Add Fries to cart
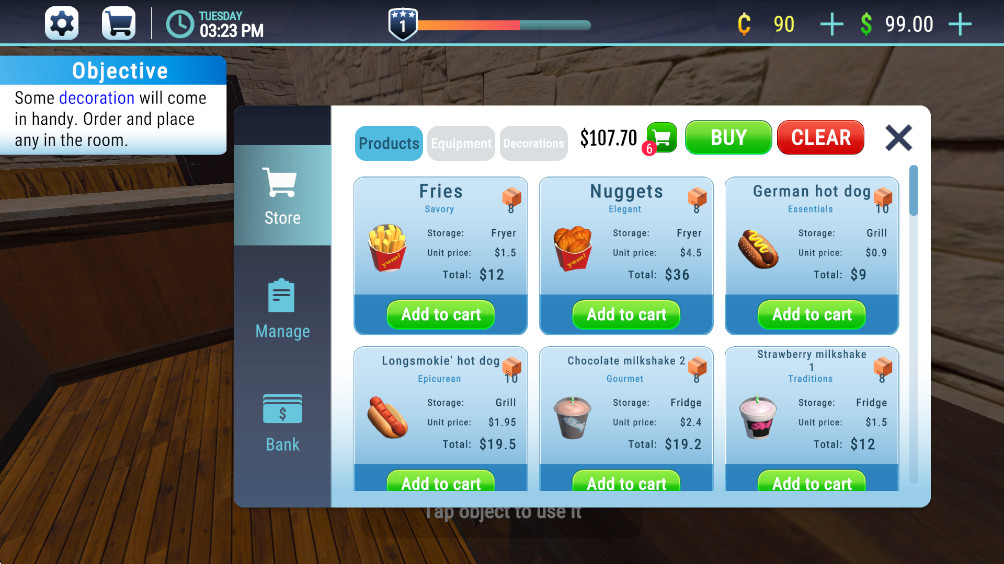The width and height of the screenshot is (1004, 564). pyautogui.click(x=441, y=314)
